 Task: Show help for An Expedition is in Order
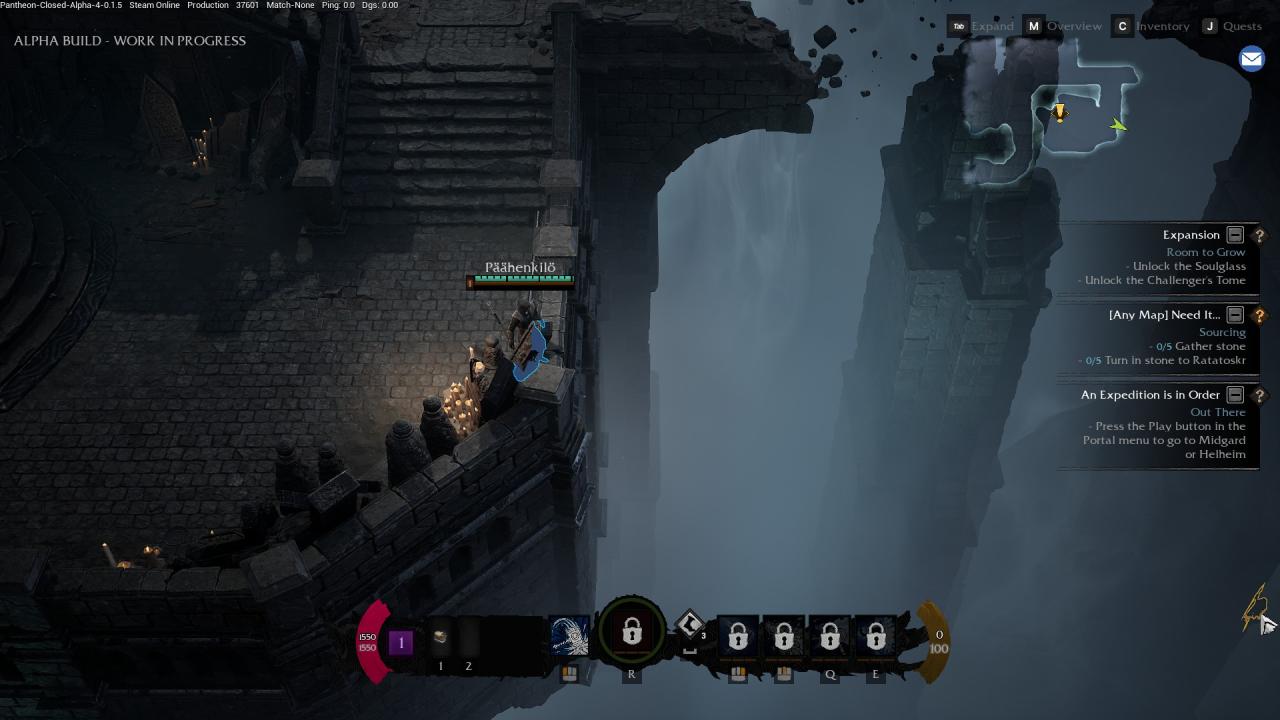point(1259,395)
